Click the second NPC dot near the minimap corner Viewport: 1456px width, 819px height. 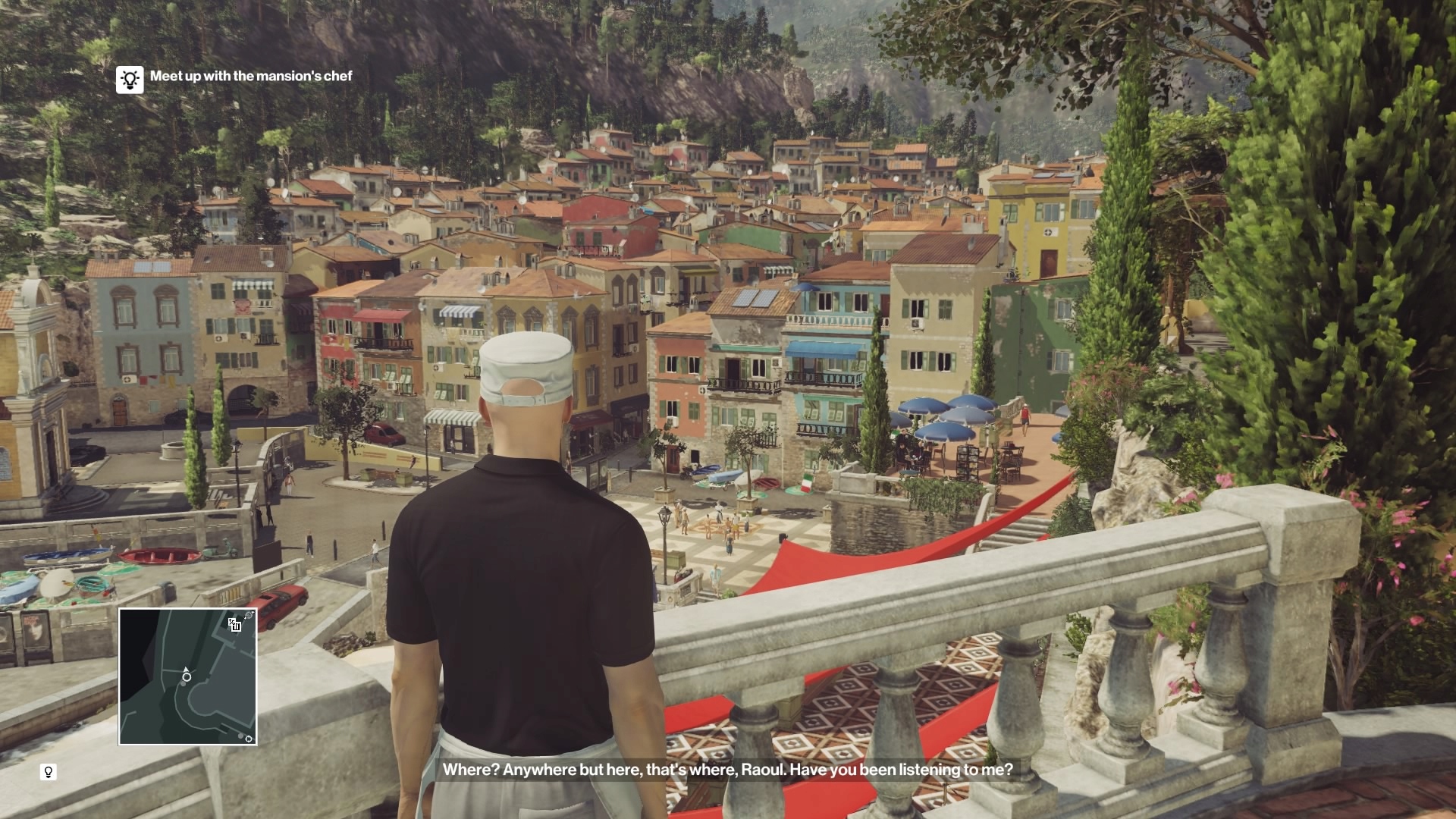240,736
